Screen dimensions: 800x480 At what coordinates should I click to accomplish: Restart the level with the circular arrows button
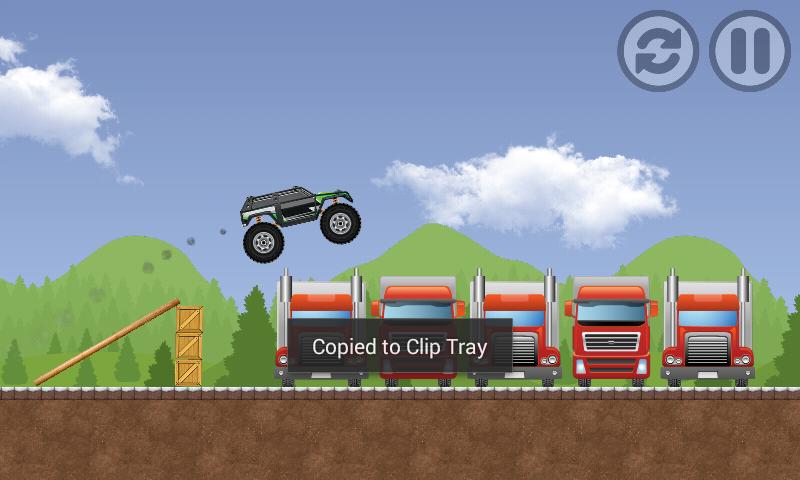click(x=657, y=51)
